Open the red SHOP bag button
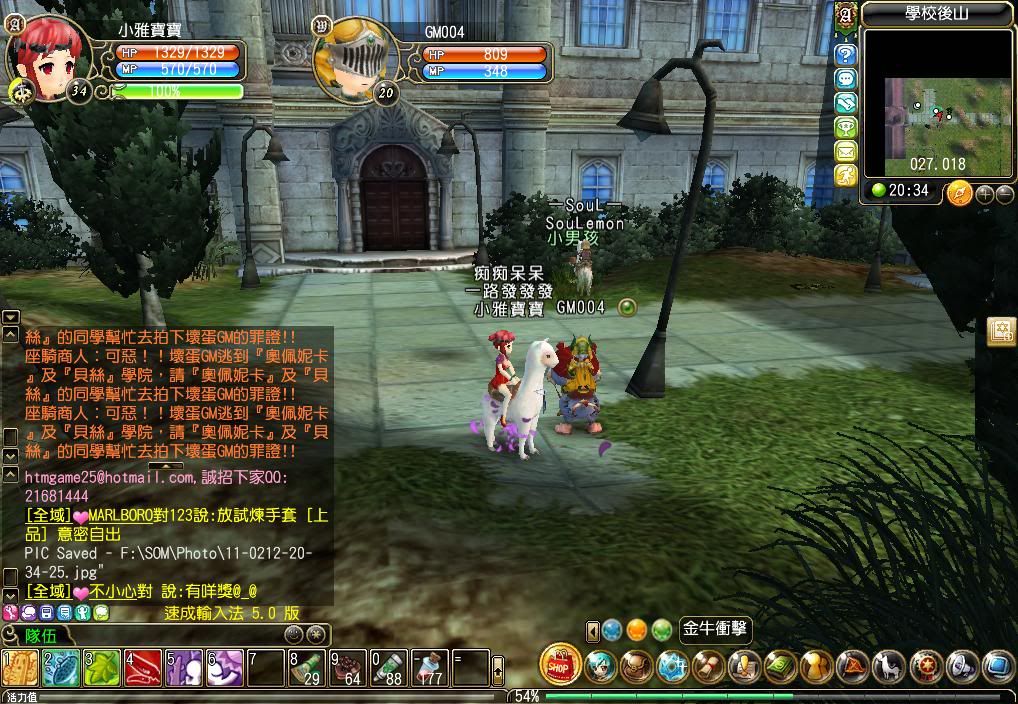1018x704 pixels. pyautogui.click(x=560, y=664)
